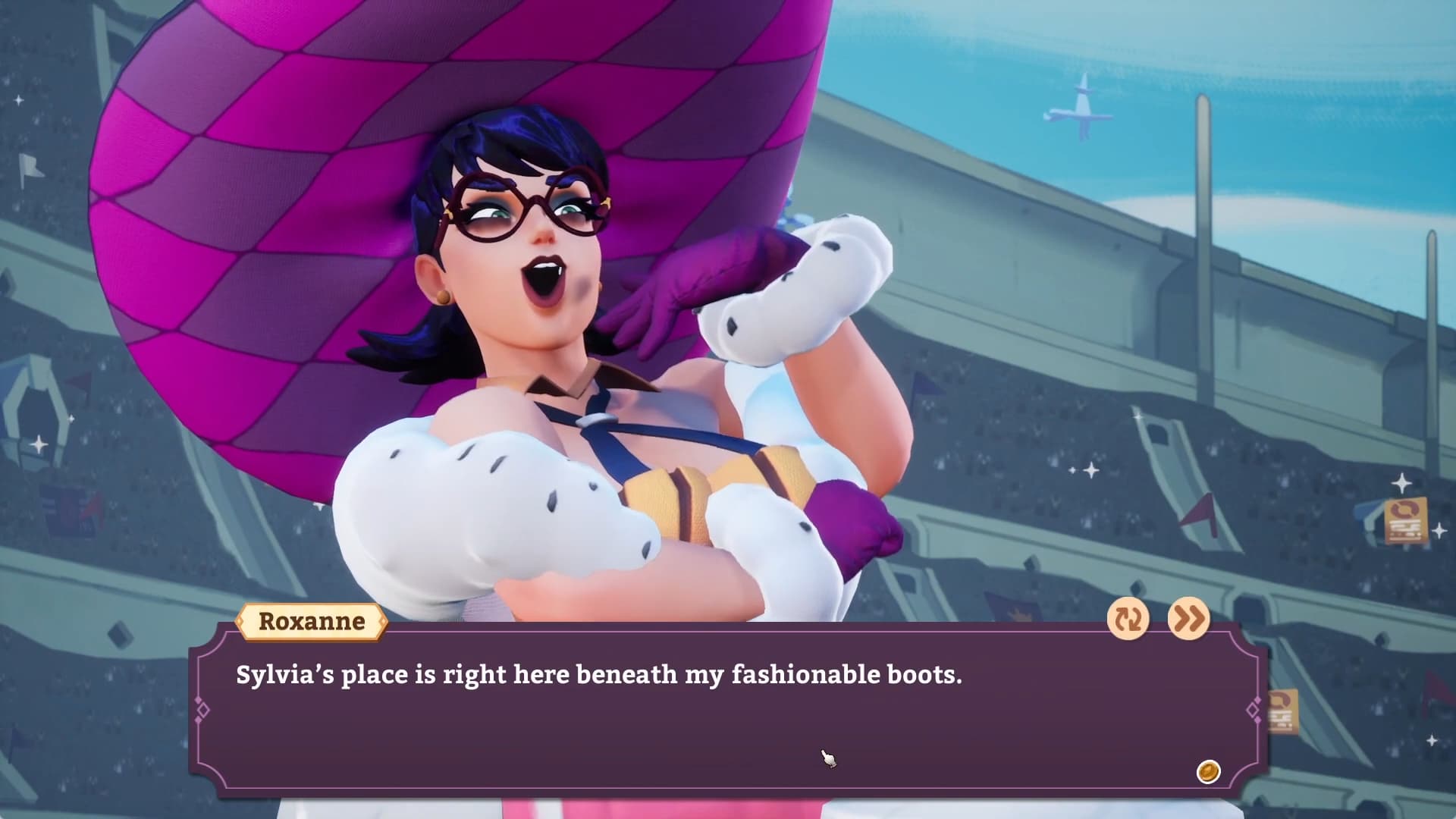Screen dimensions: 1456x819
Task: Click the gold coin continue indicator
Action: click(1208, 772)
